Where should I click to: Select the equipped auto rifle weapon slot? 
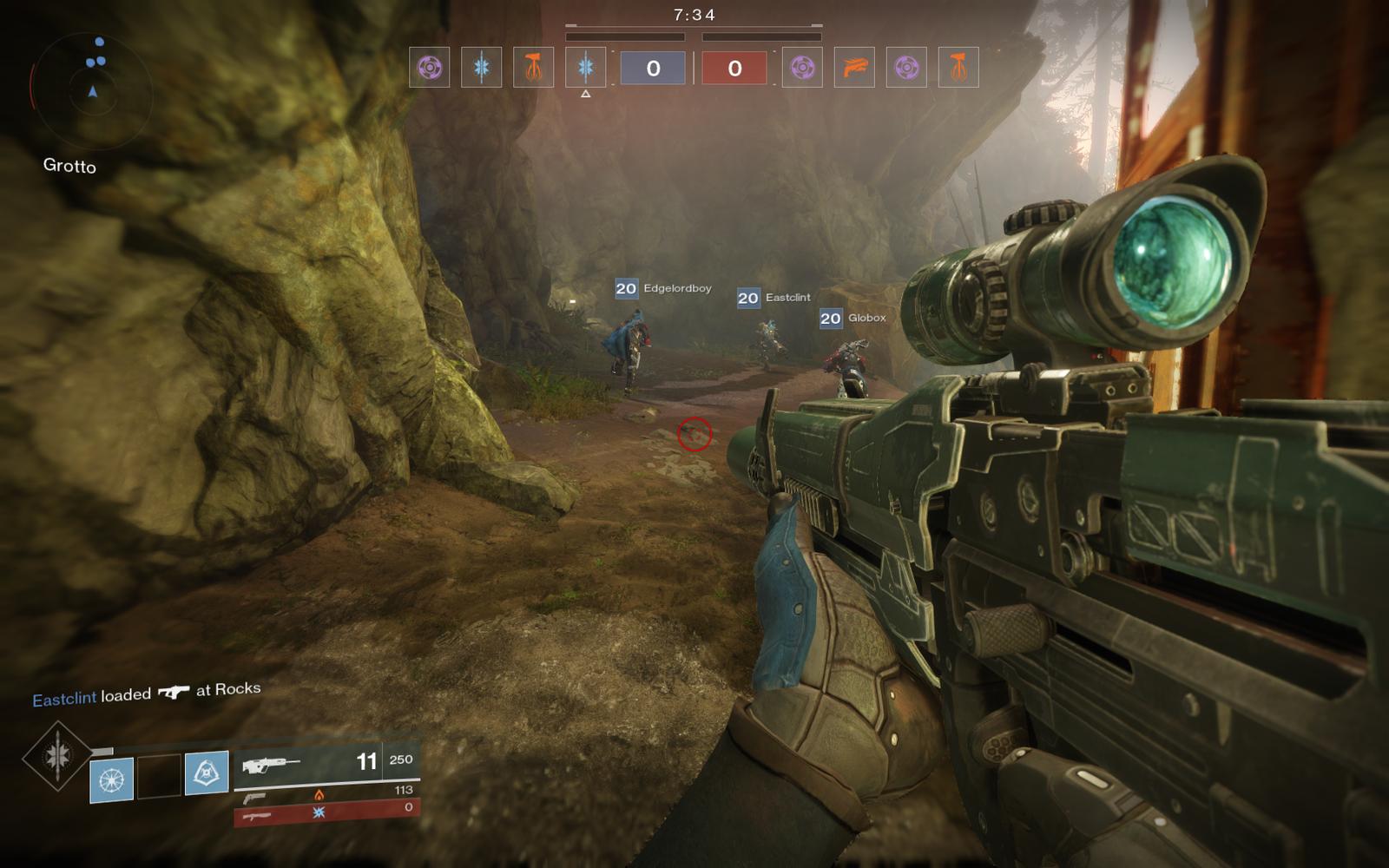pyautogui.click(x=326, y=763)
